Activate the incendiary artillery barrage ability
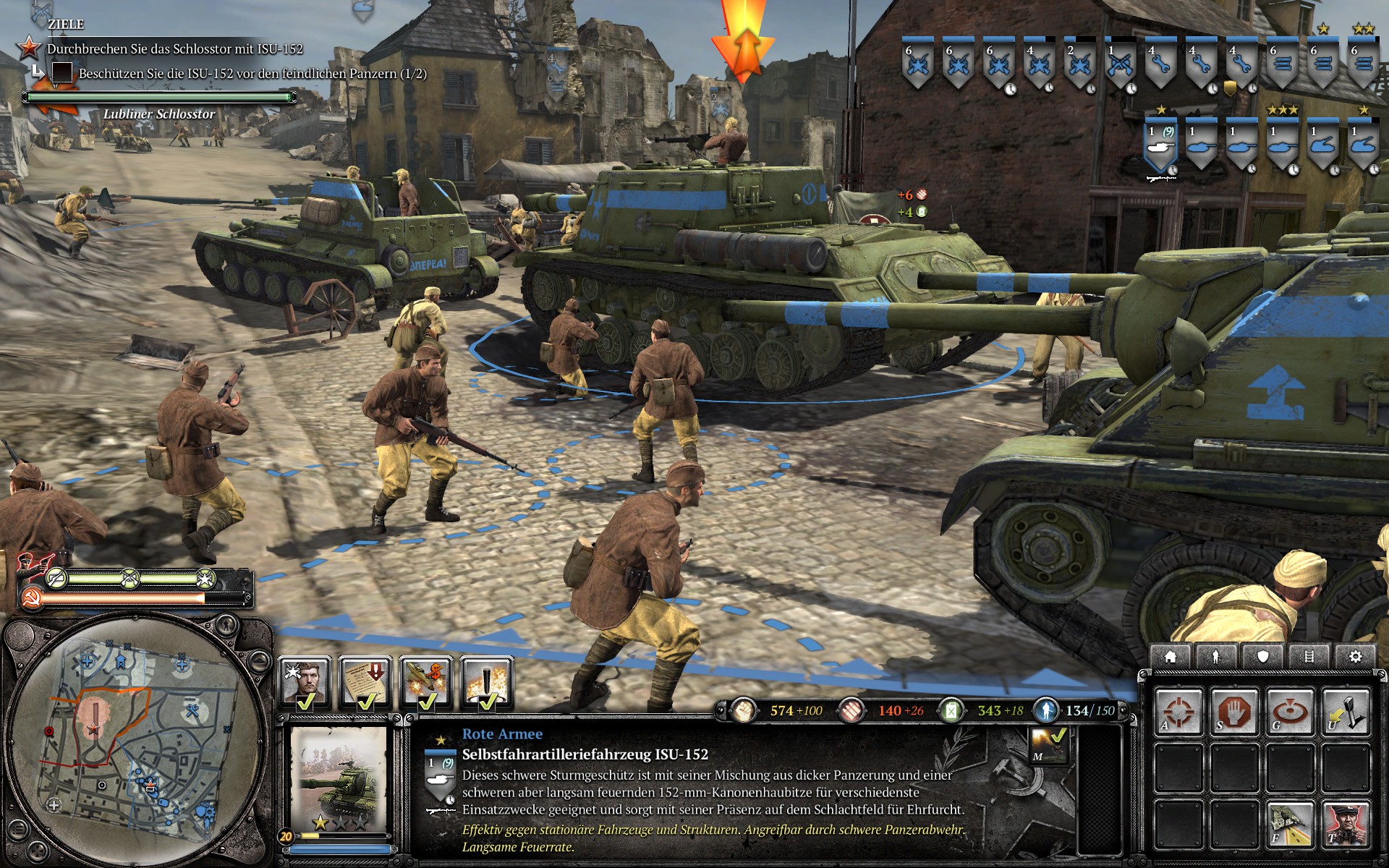 click(x=486, y=681)
